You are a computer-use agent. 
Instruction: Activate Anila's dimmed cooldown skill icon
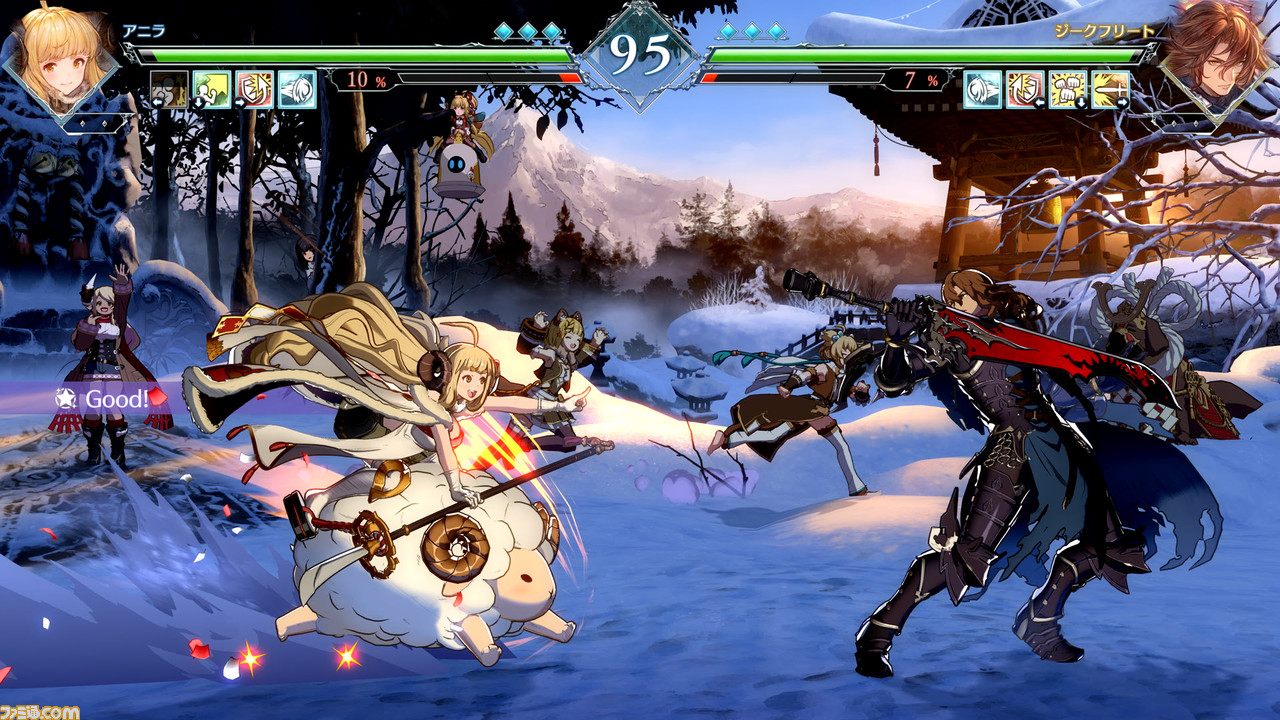169,90
